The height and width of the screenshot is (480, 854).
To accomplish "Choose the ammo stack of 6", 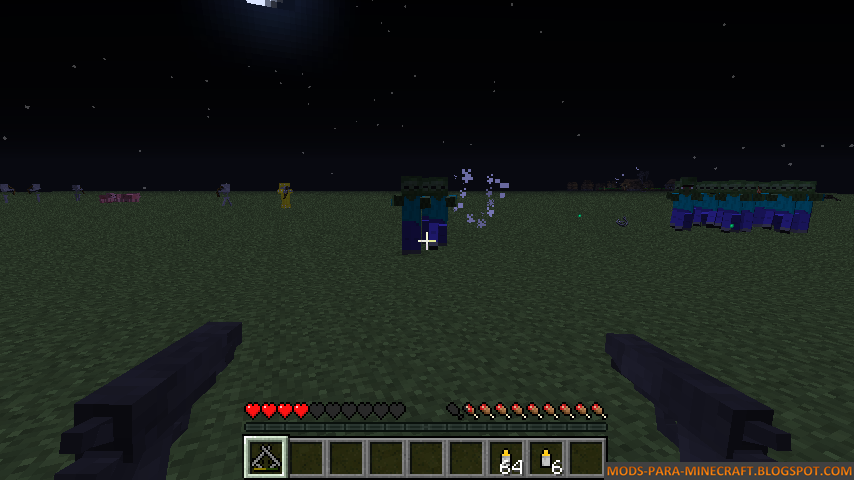I will pos(546,458).
